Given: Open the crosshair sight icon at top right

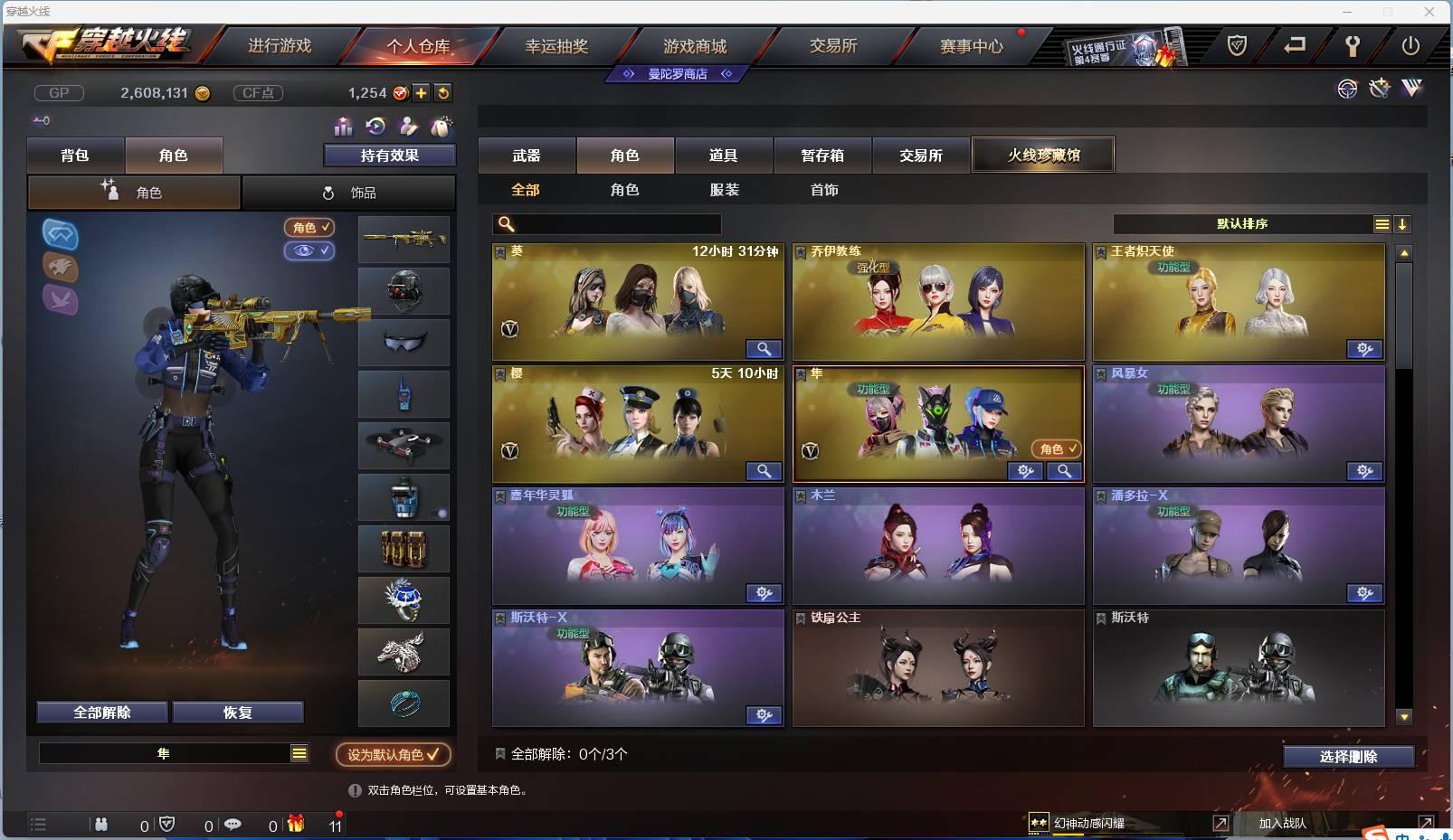Looking at the screenshot, I should 1347,89.
